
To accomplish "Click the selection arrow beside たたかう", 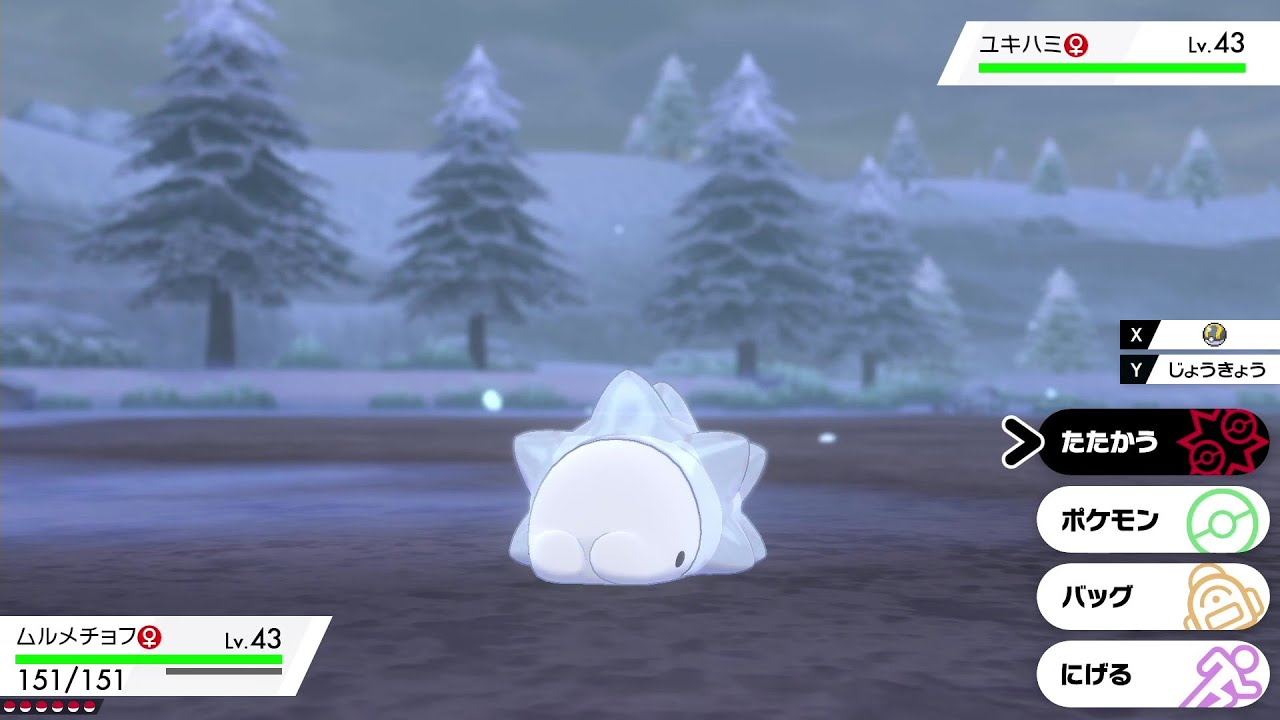I will [1021, 441].
